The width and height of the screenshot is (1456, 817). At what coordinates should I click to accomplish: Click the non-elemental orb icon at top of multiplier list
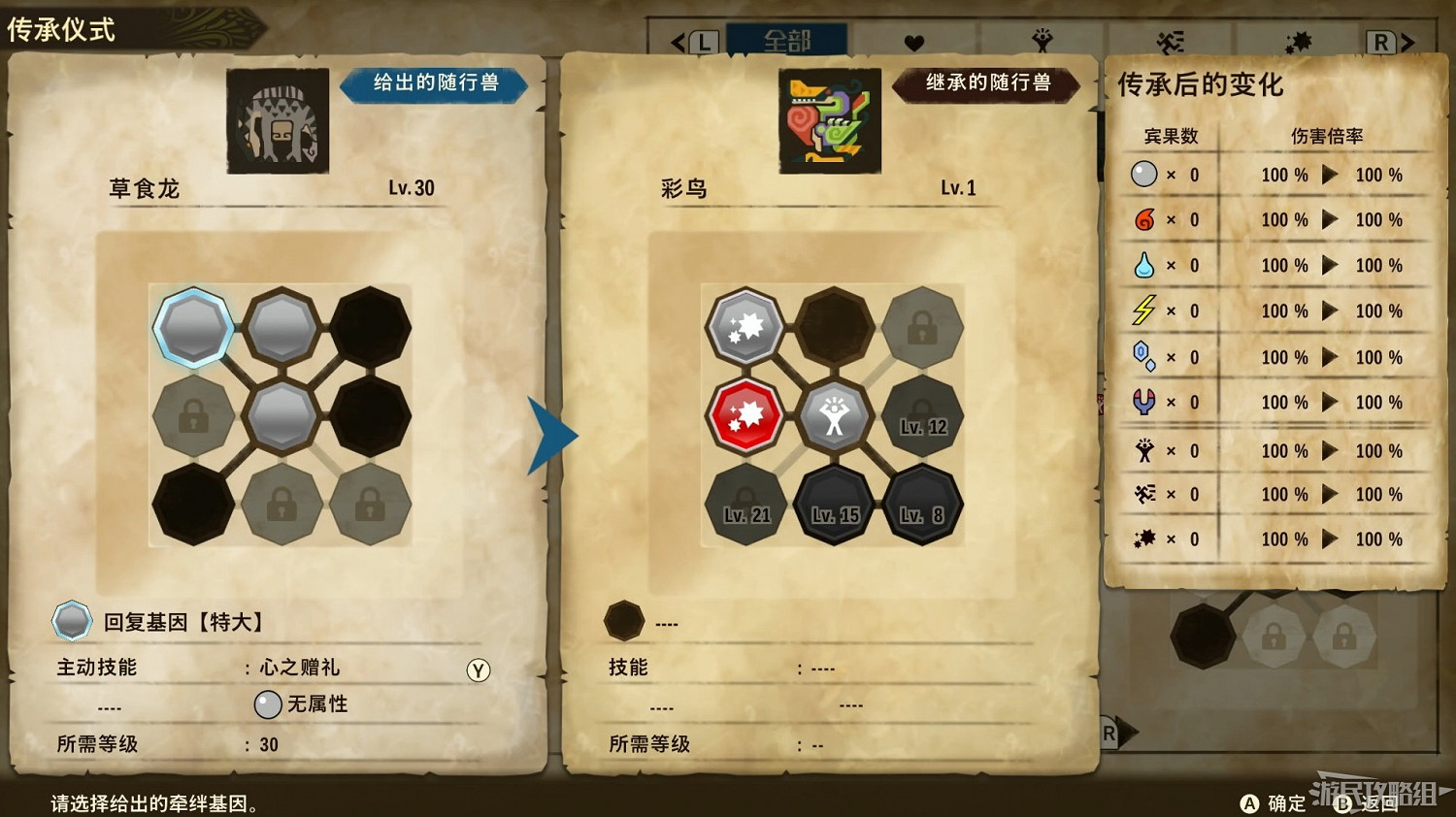(x=1145, y=175)
